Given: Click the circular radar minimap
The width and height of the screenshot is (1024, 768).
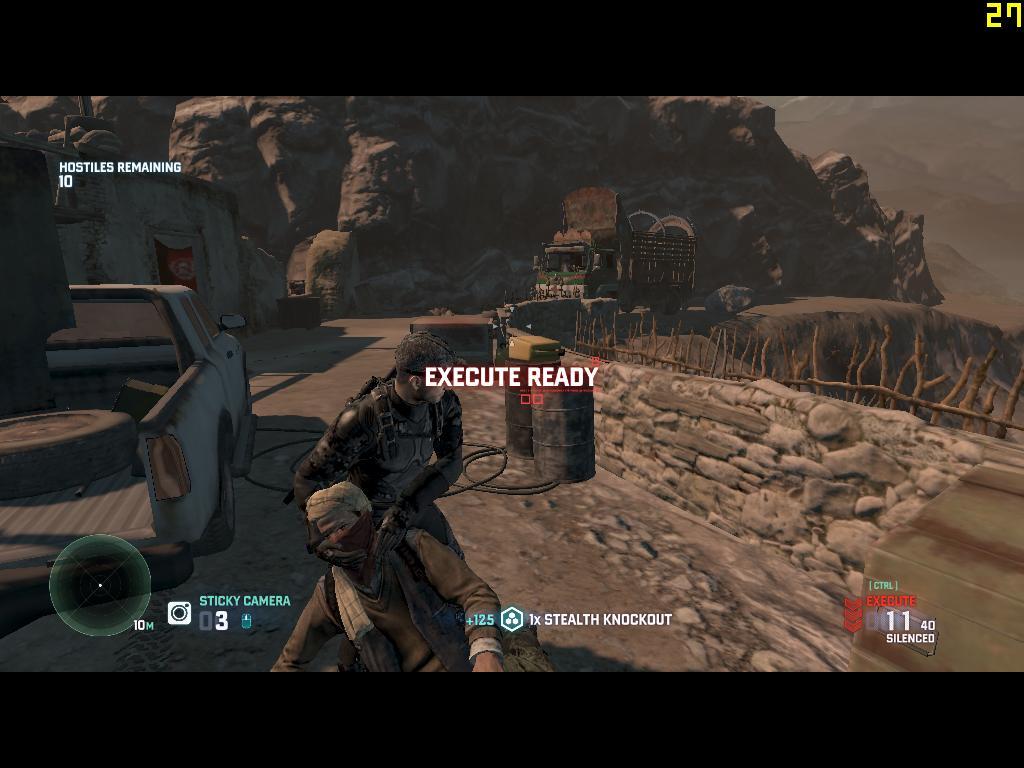Looking at the screenshot, I should [x=100, y=584].
